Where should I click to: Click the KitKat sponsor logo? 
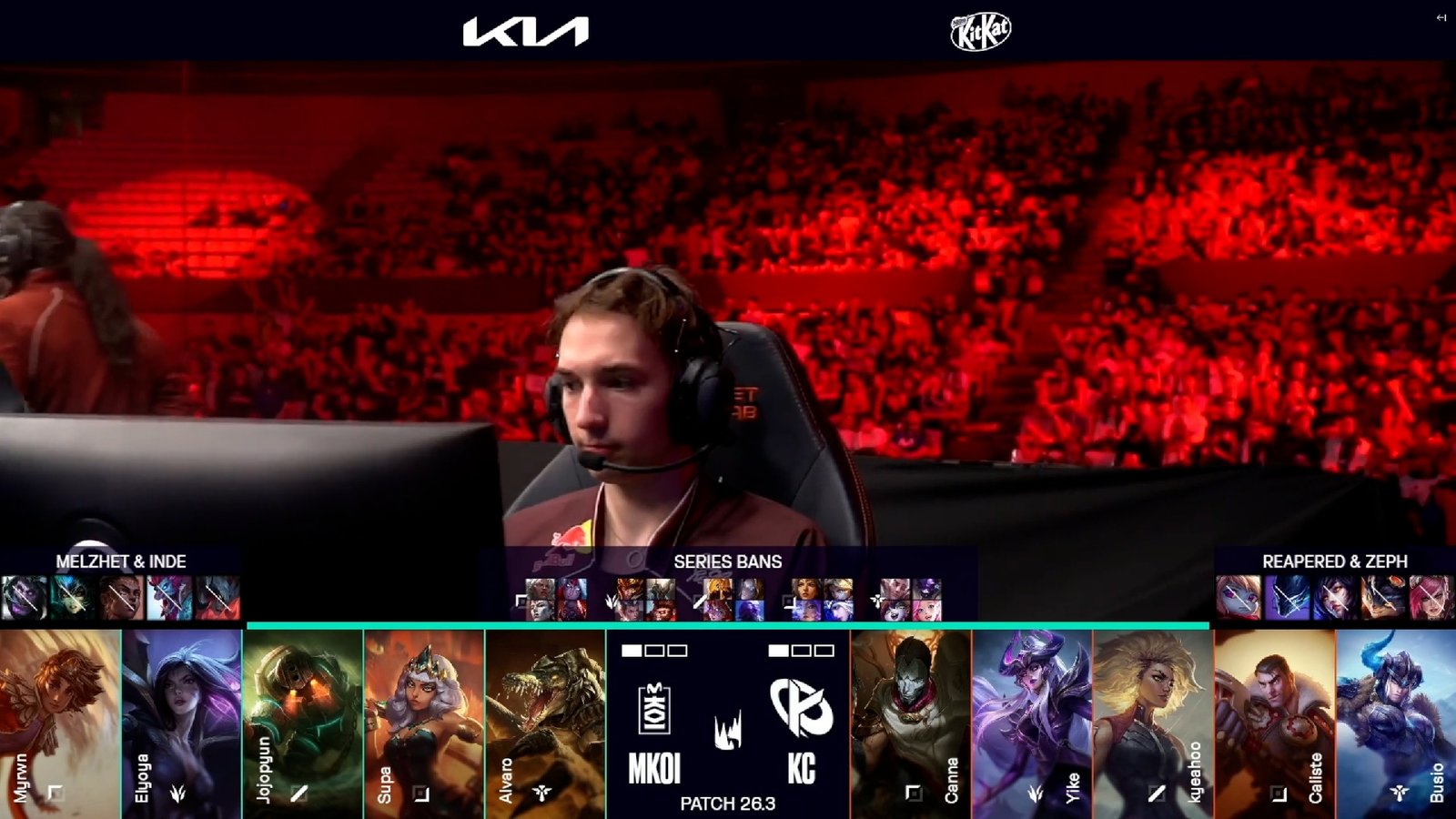pos(980,33)
